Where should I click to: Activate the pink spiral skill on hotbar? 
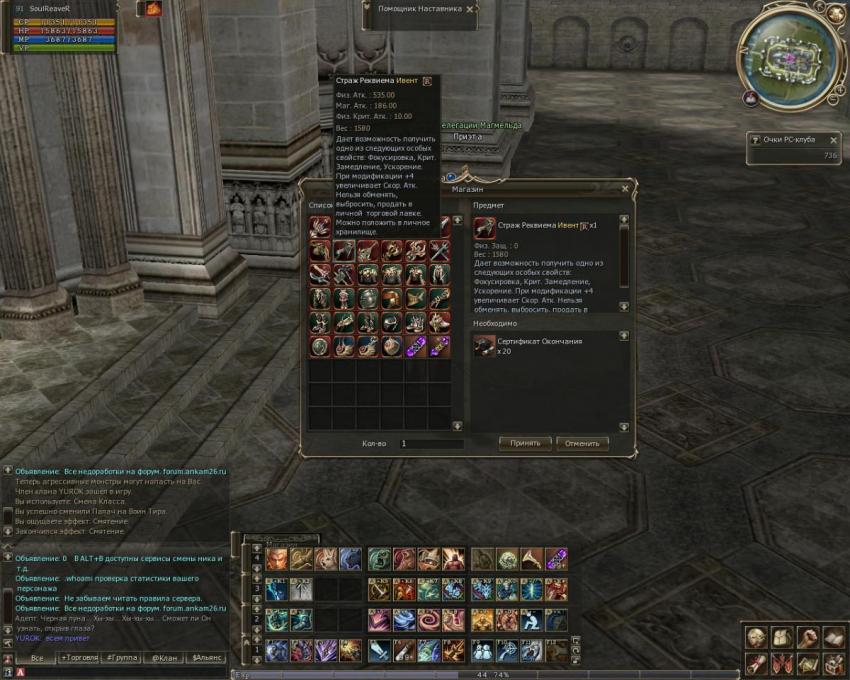[428, 622]
